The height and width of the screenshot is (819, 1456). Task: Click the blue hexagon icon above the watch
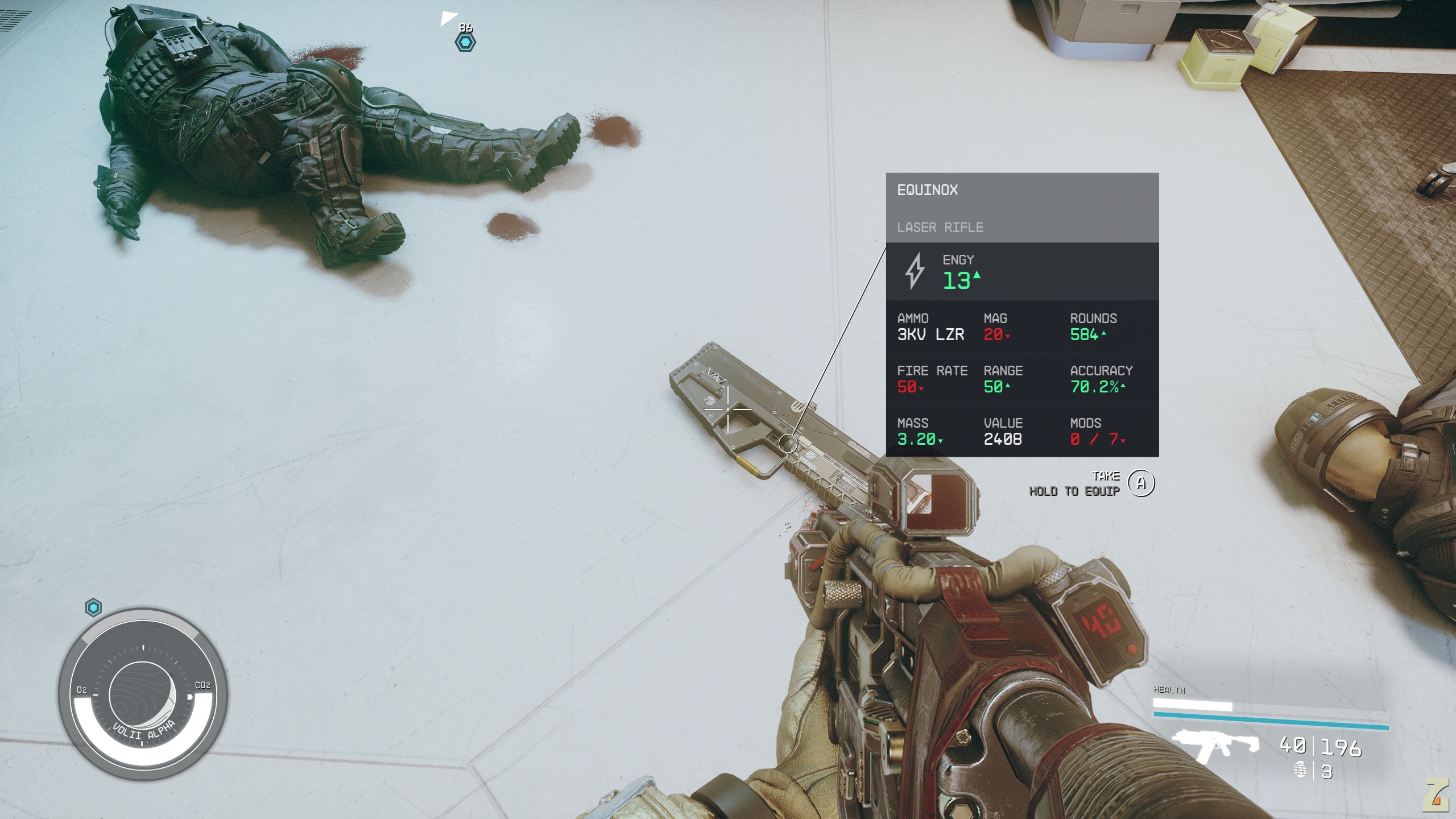point(93,607)
